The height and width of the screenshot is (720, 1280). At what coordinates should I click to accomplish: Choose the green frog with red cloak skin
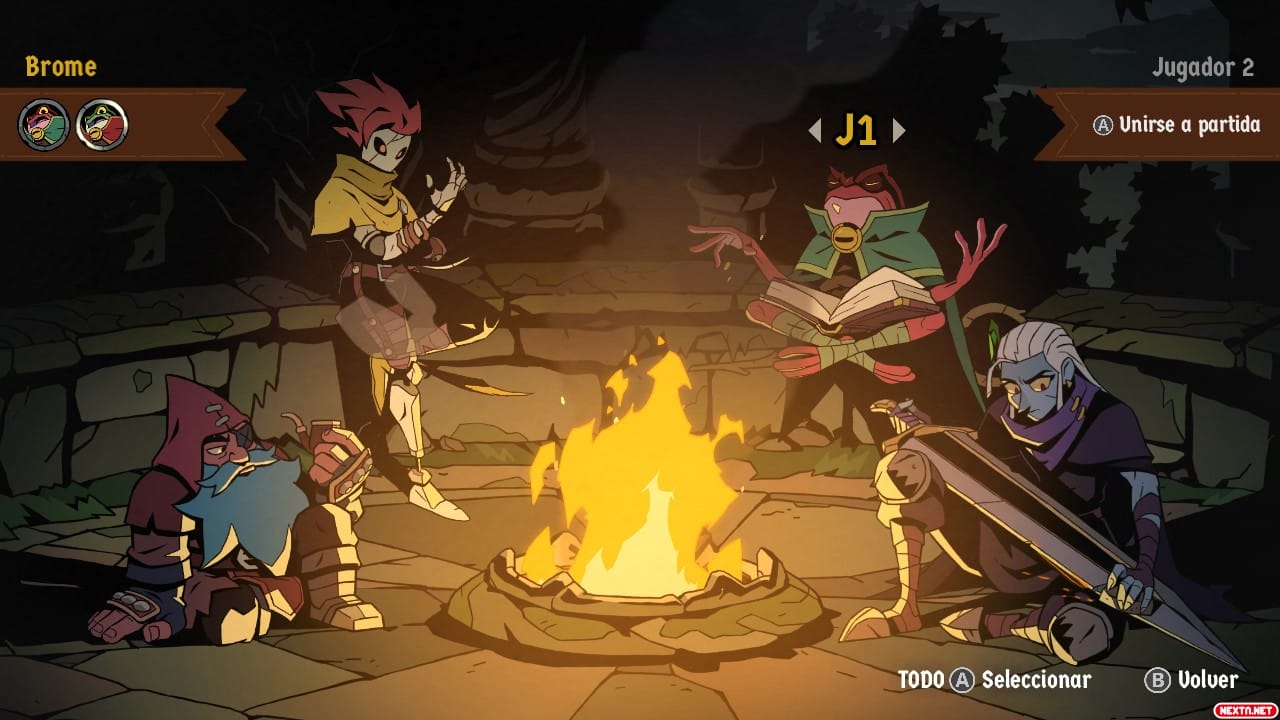click(x=102, y=126)
